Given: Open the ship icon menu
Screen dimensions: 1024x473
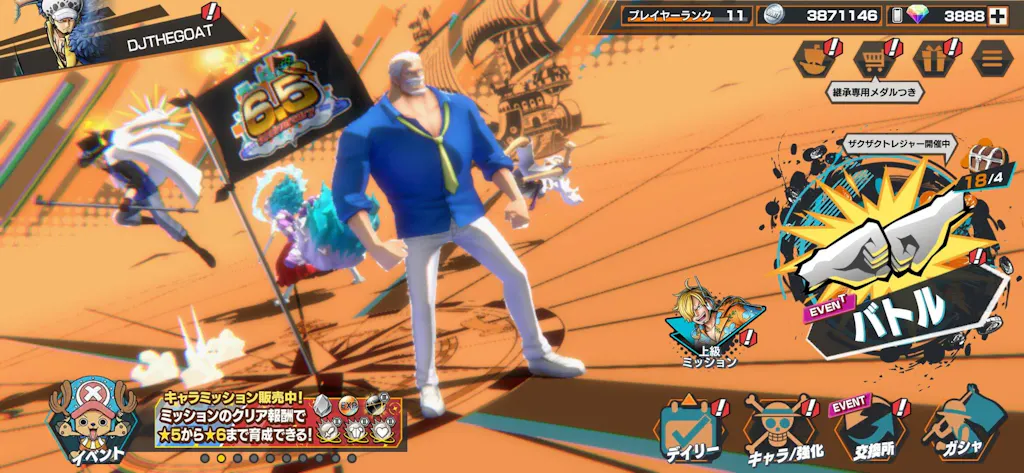Looking at the screenshot, I should [816, 59].
